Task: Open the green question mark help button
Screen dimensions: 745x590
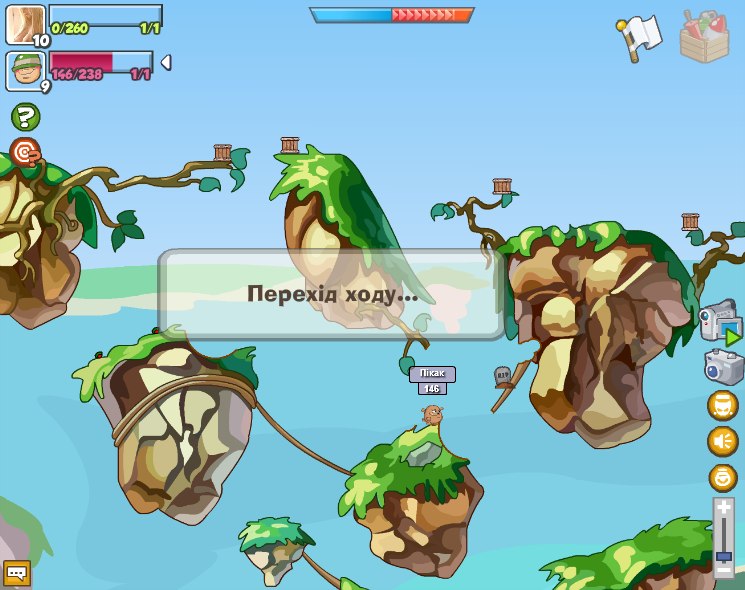Action: click(25, 117)
